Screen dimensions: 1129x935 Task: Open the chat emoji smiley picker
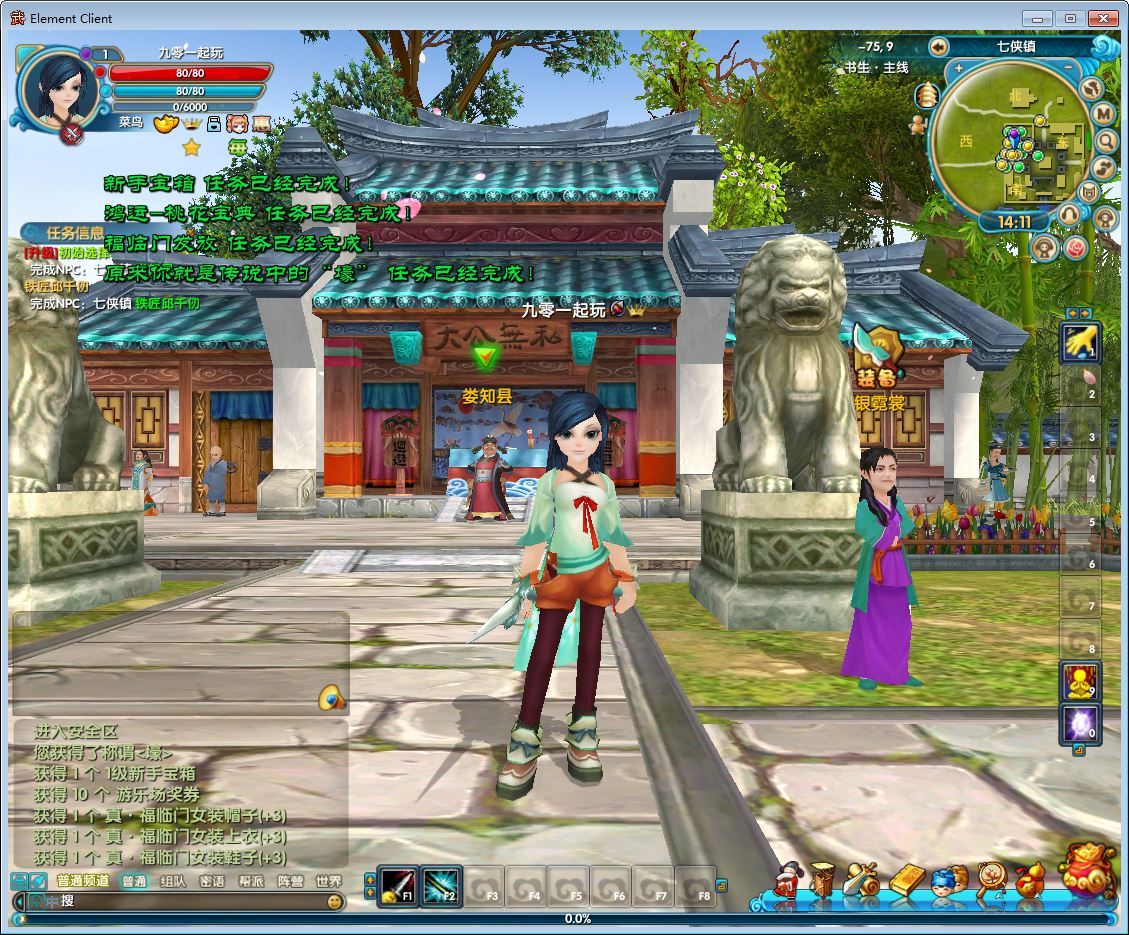pyautogui.click(x=335, y=901)
